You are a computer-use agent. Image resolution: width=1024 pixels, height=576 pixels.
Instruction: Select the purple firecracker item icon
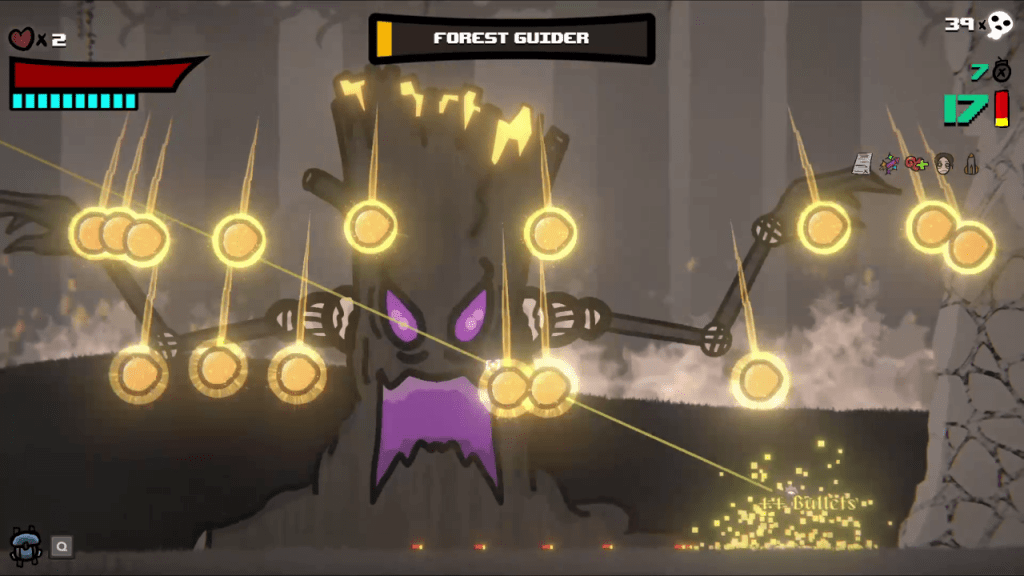(x=889, y=163)
